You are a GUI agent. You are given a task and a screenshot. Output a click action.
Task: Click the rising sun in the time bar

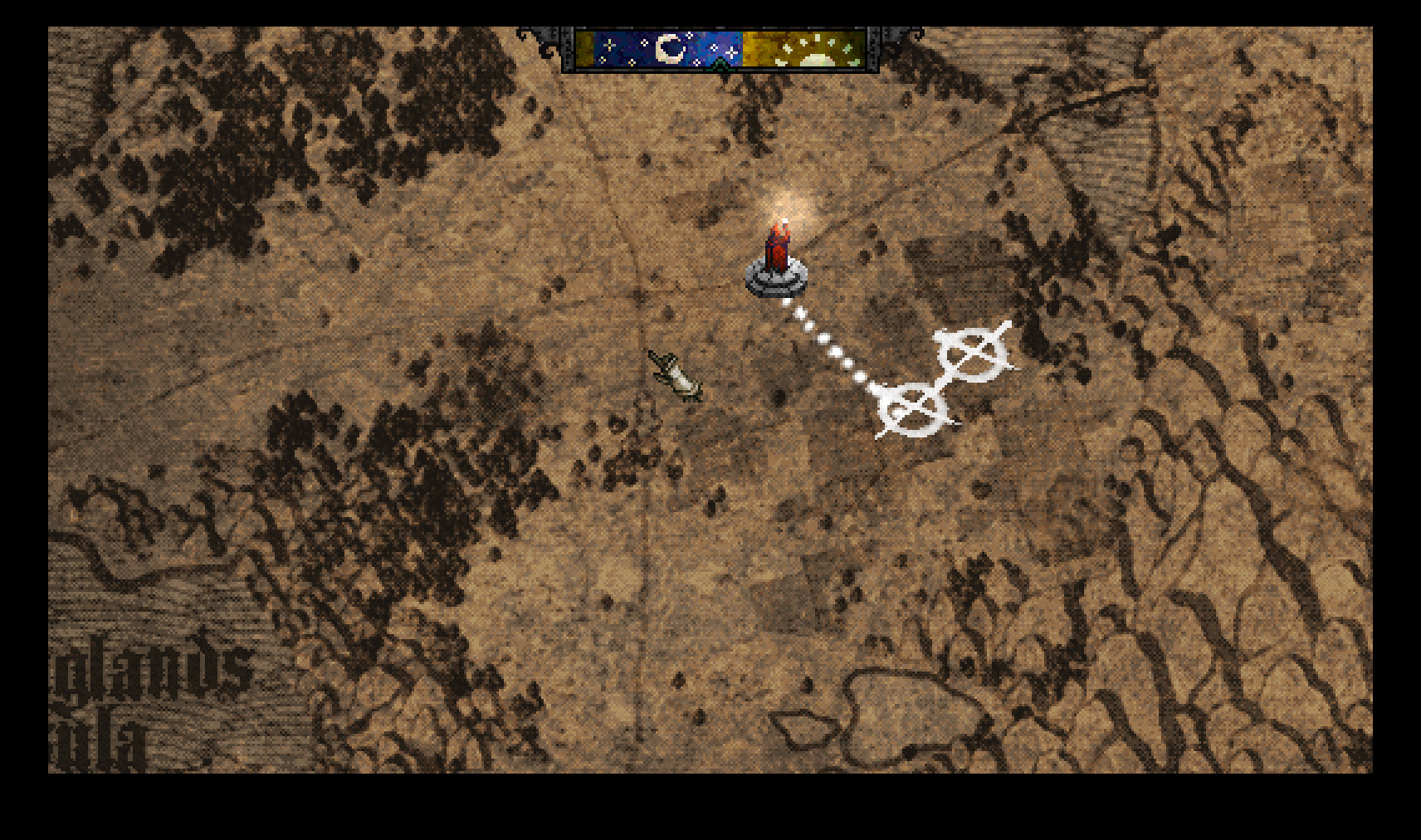[x=818, y=58]
